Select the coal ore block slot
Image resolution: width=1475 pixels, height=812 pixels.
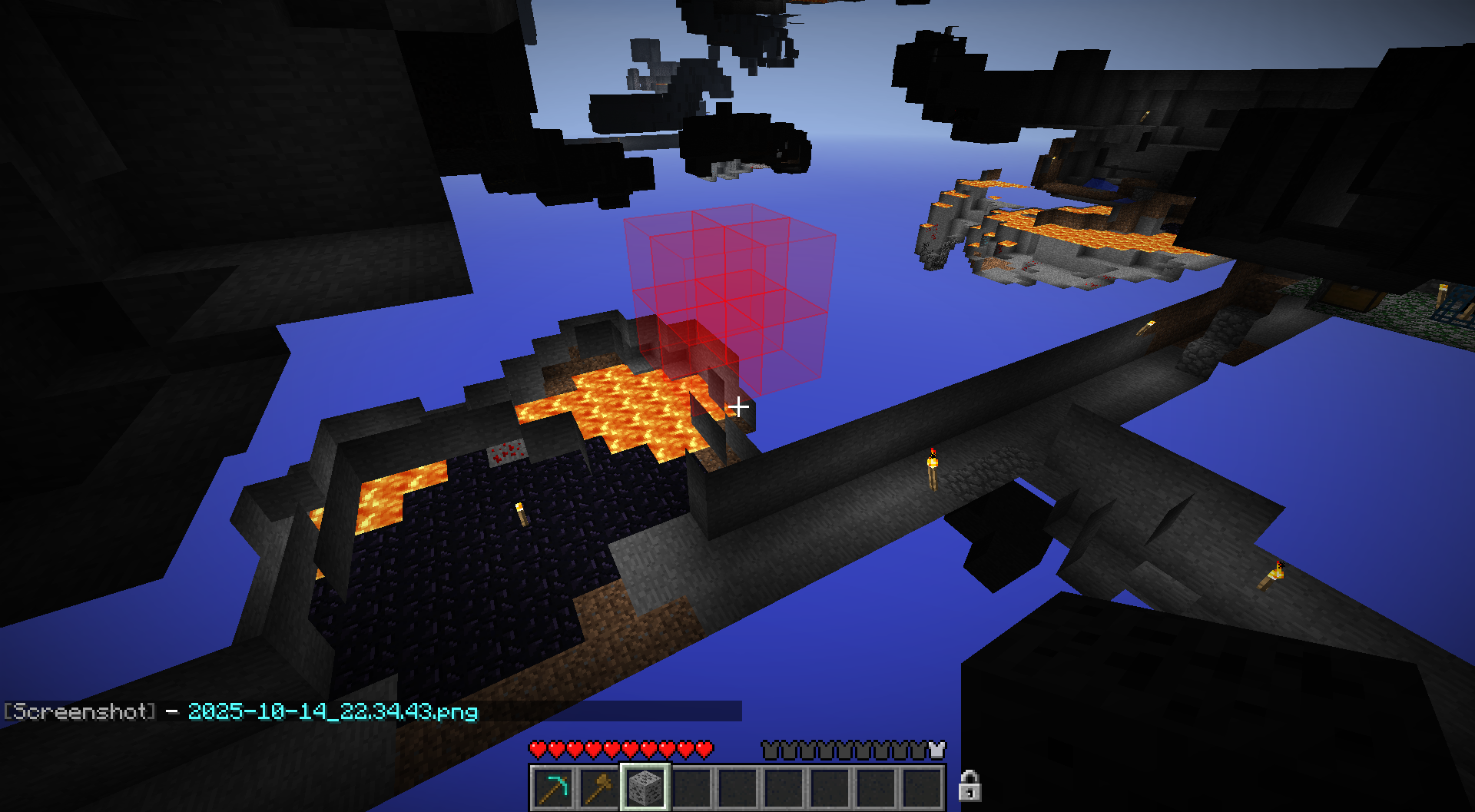click(645, 787)
